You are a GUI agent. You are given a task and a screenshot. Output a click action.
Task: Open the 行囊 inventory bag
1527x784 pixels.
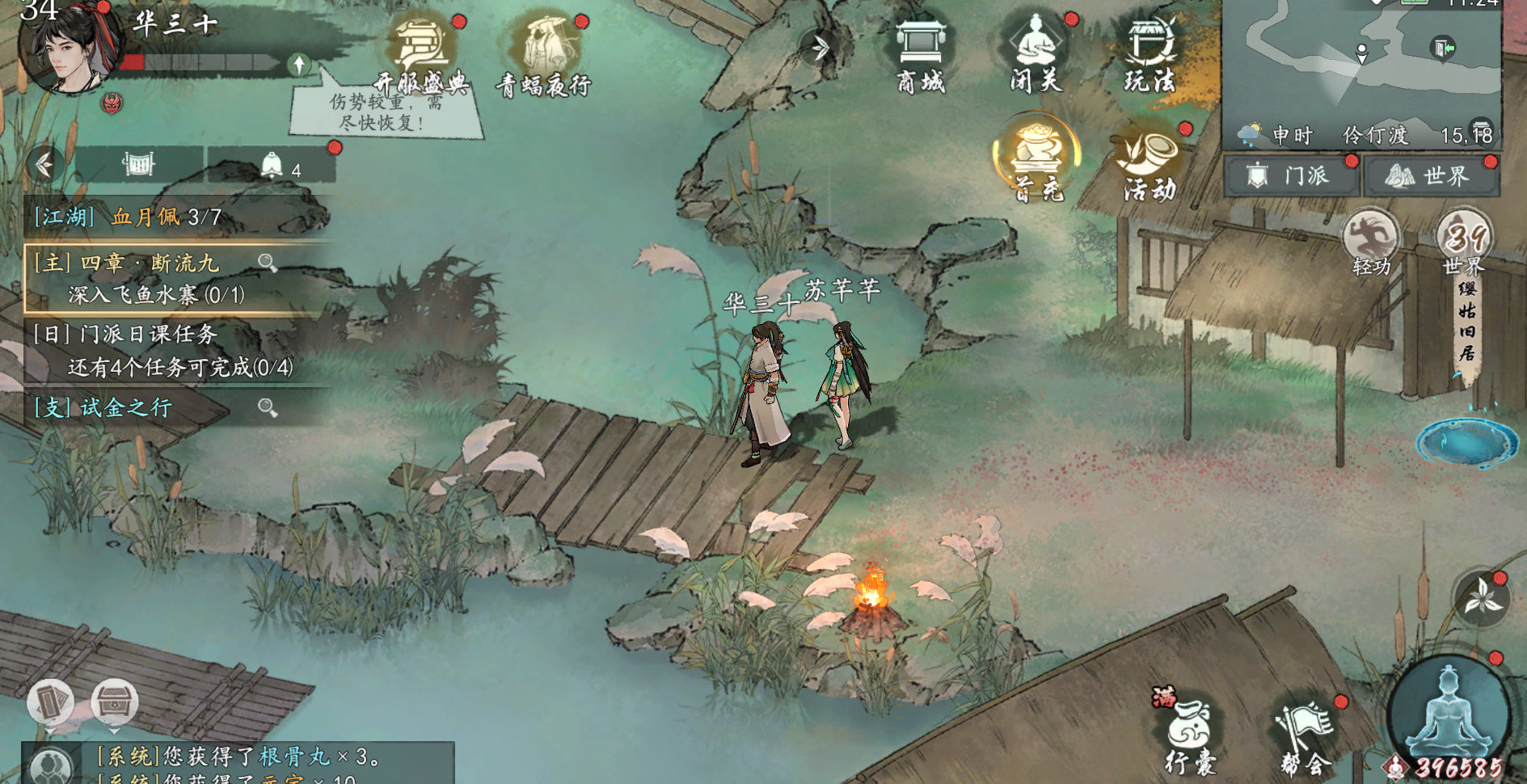pos(1190,736)
